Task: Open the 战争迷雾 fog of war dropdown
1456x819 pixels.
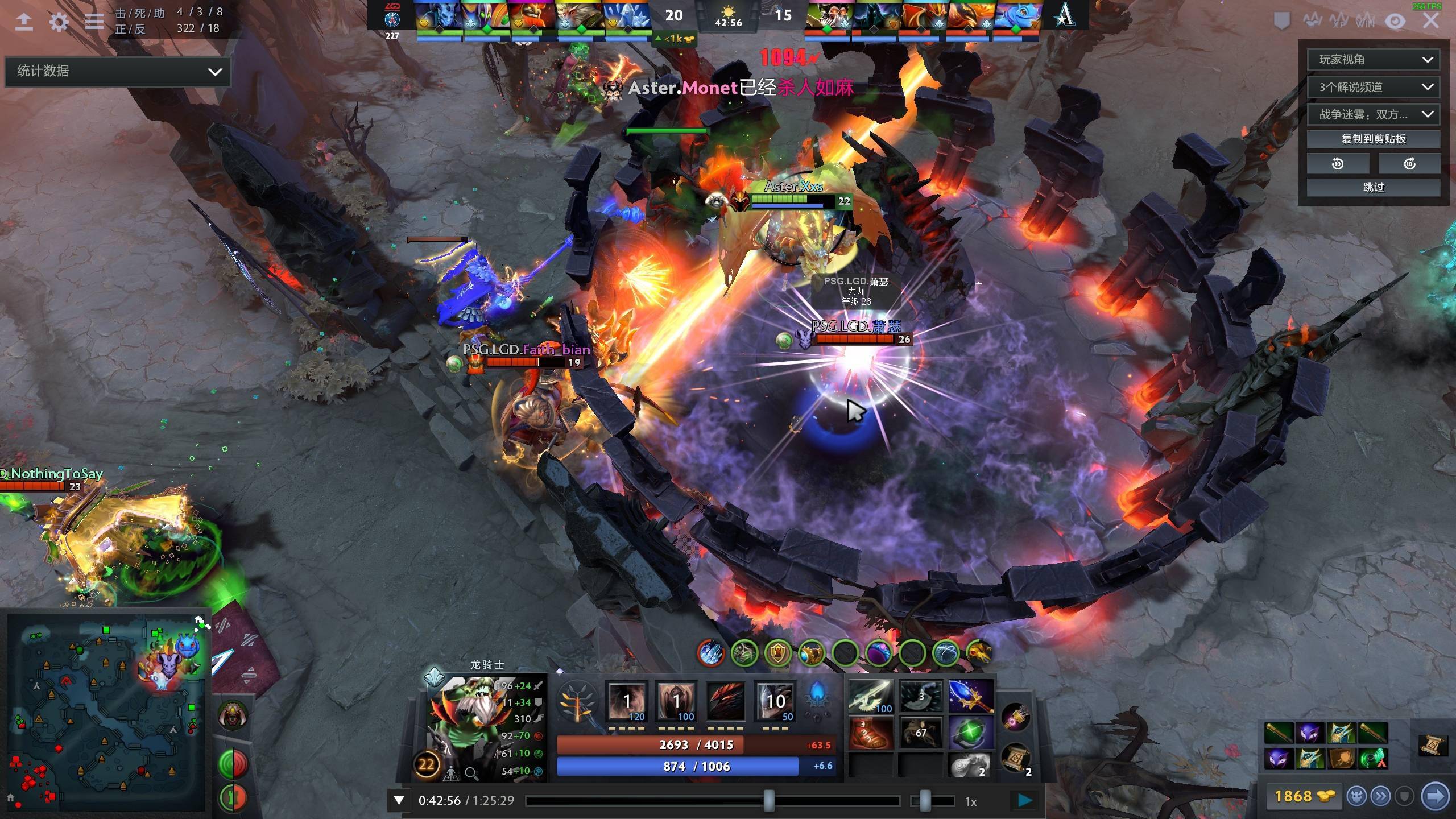Action: (1374, 114)
